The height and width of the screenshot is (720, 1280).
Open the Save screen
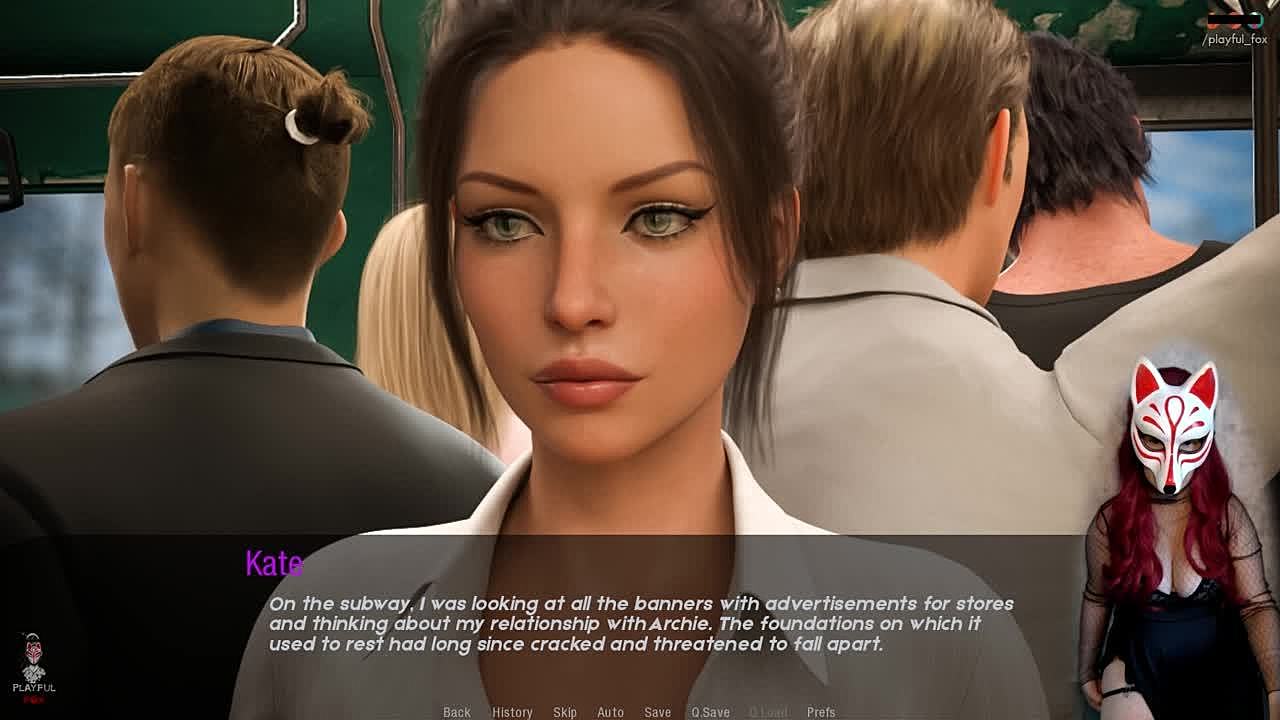coord(657,712)
